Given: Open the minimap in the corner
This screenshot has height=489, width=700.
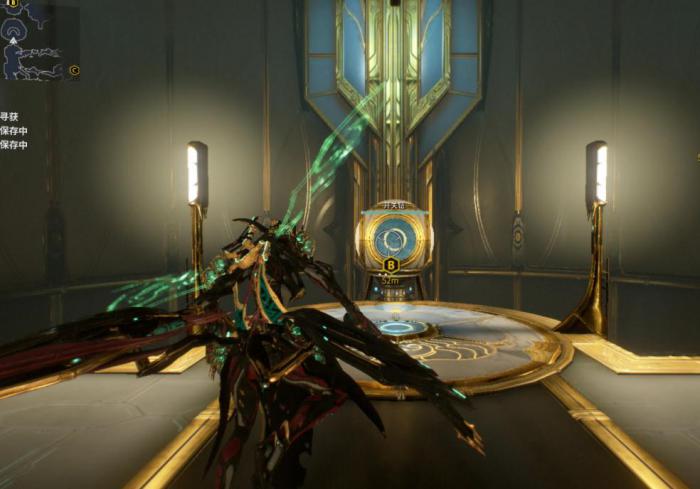Looking at the screenshot, I should pos(36,40).
